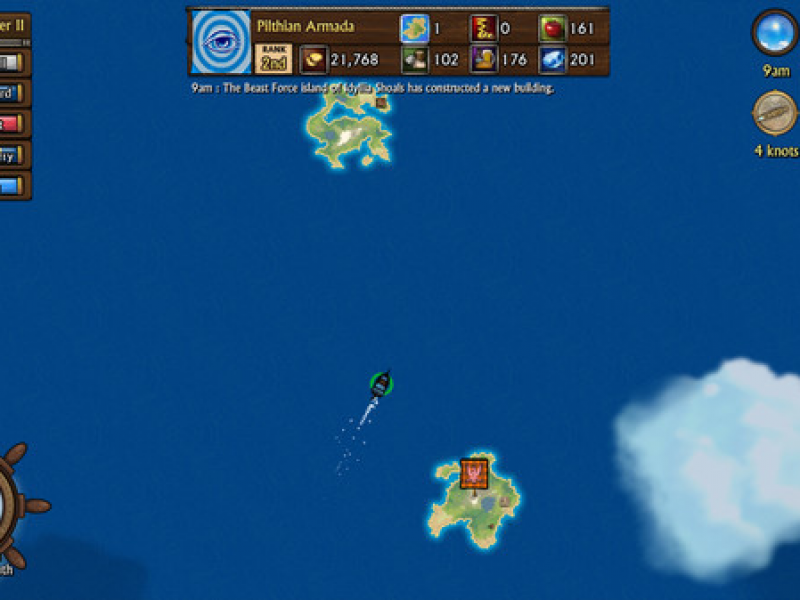Image resolution: width=800 pixels, height=600 pixels.
Task: Select the orange banner marker on the island
Action: click(x=474, y=473)
